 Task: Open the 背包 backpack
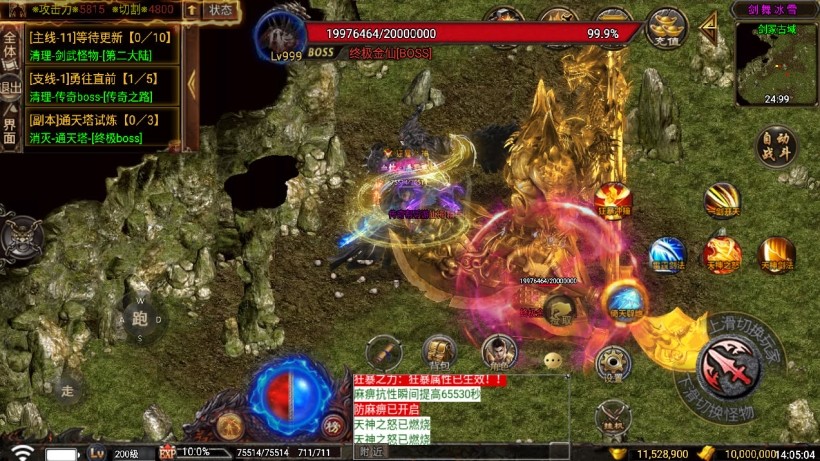click(439, 351)
